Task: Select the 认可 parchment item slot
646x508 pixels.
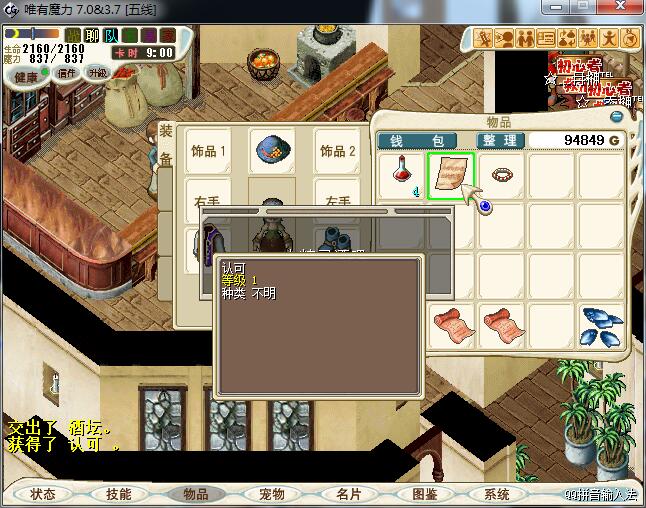Action: point(452,177)
